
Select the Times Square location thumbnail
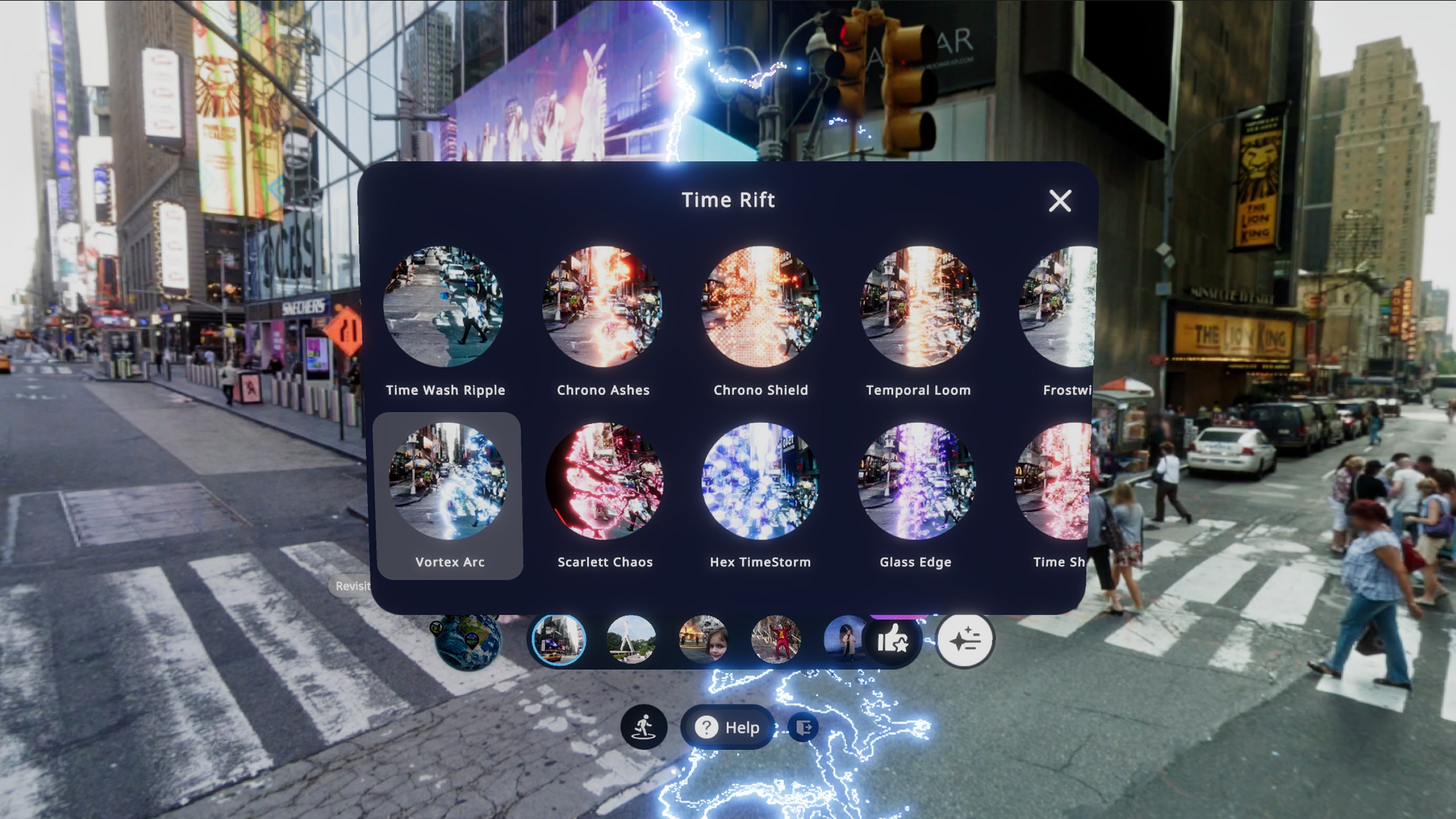559,640
